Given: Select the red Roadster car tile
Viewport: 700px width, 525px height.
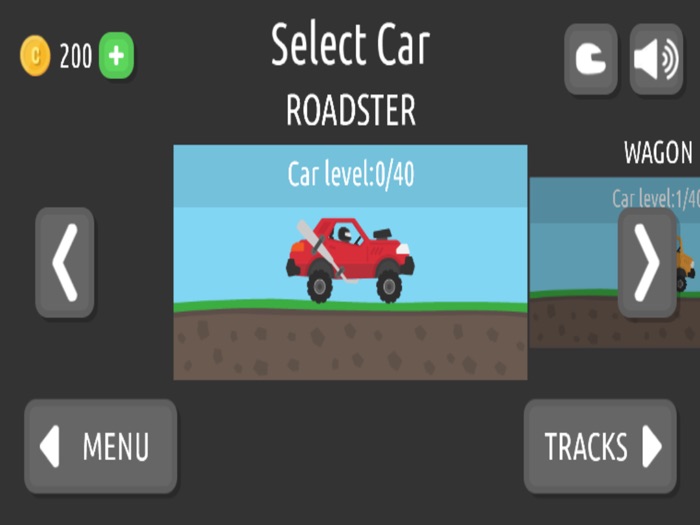Looking at the screenshot, I should (x=350, y=262).
